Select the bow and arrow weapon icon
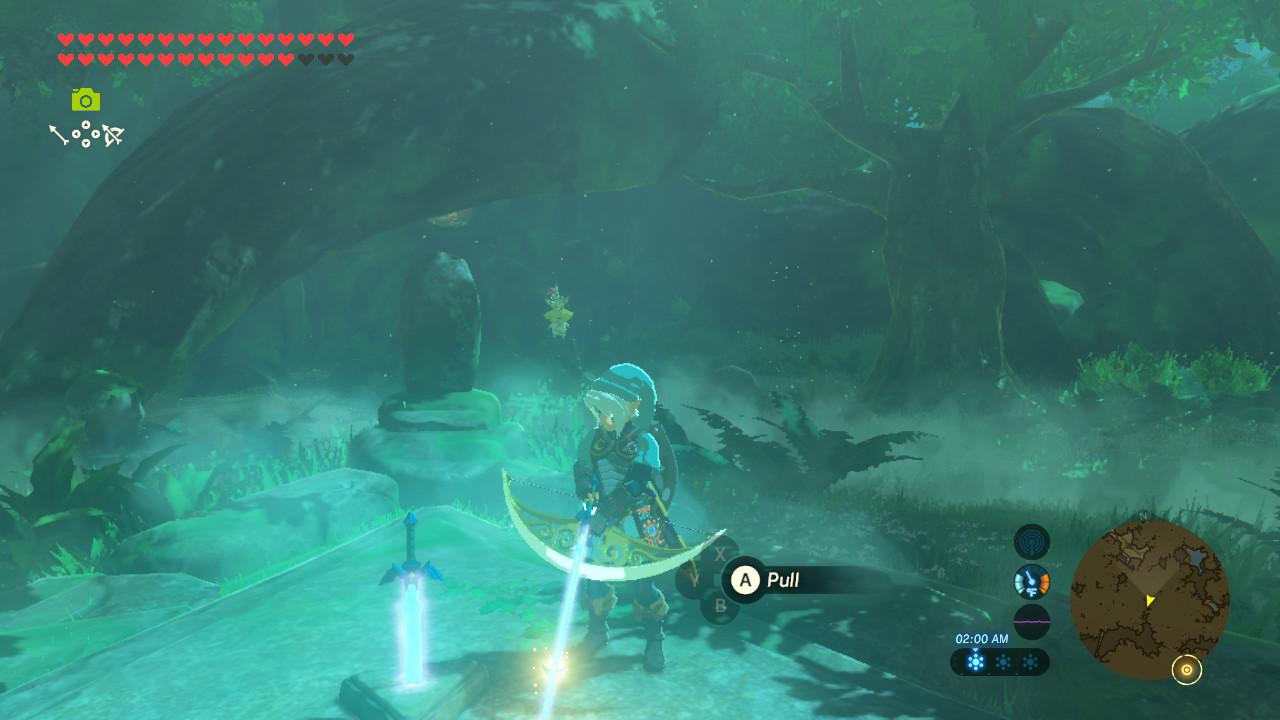This screenshot has width=1280, height=720. [113, 134]
